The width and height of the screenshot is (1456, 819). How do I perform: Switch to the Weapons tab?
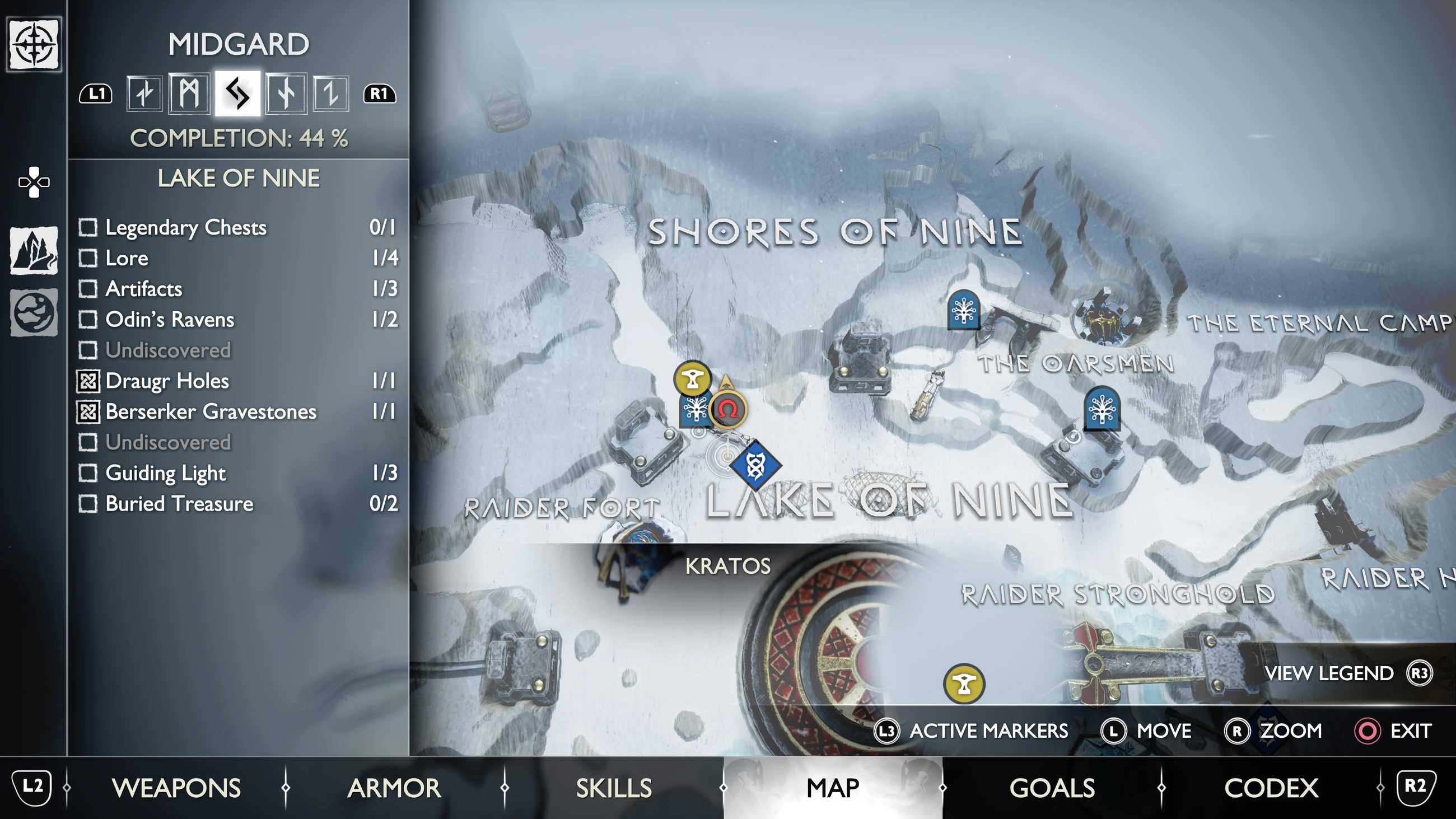click(x=176, y=788)
